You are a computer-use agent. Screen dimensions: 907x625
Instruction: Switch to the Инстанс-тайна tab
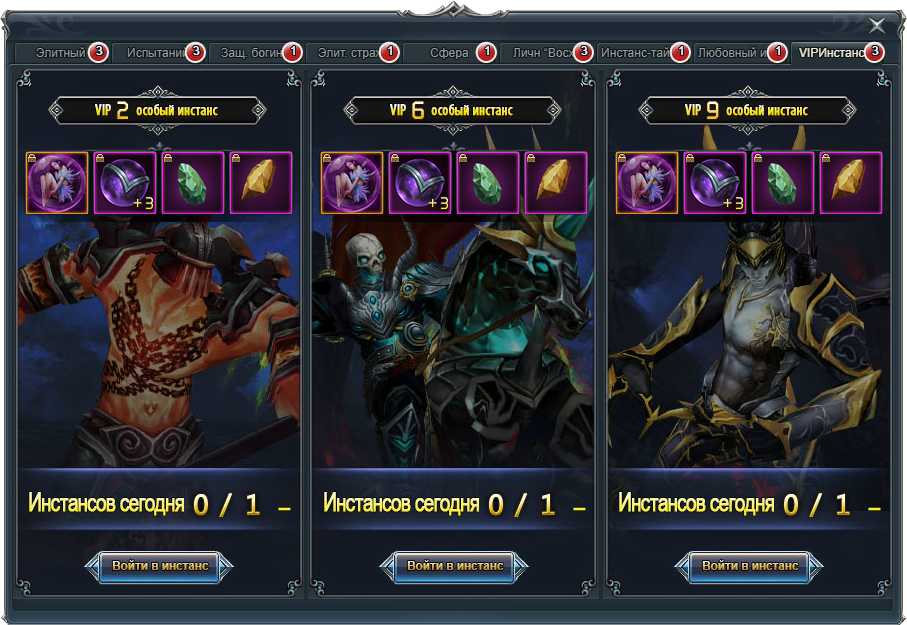pyautogui.click(x=636, y=53)
